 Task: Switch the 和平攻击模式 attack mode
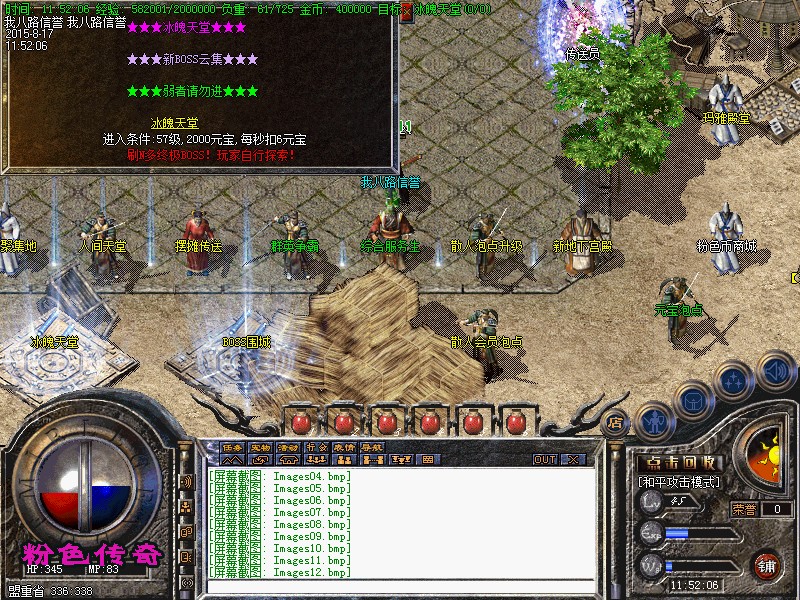680,482
